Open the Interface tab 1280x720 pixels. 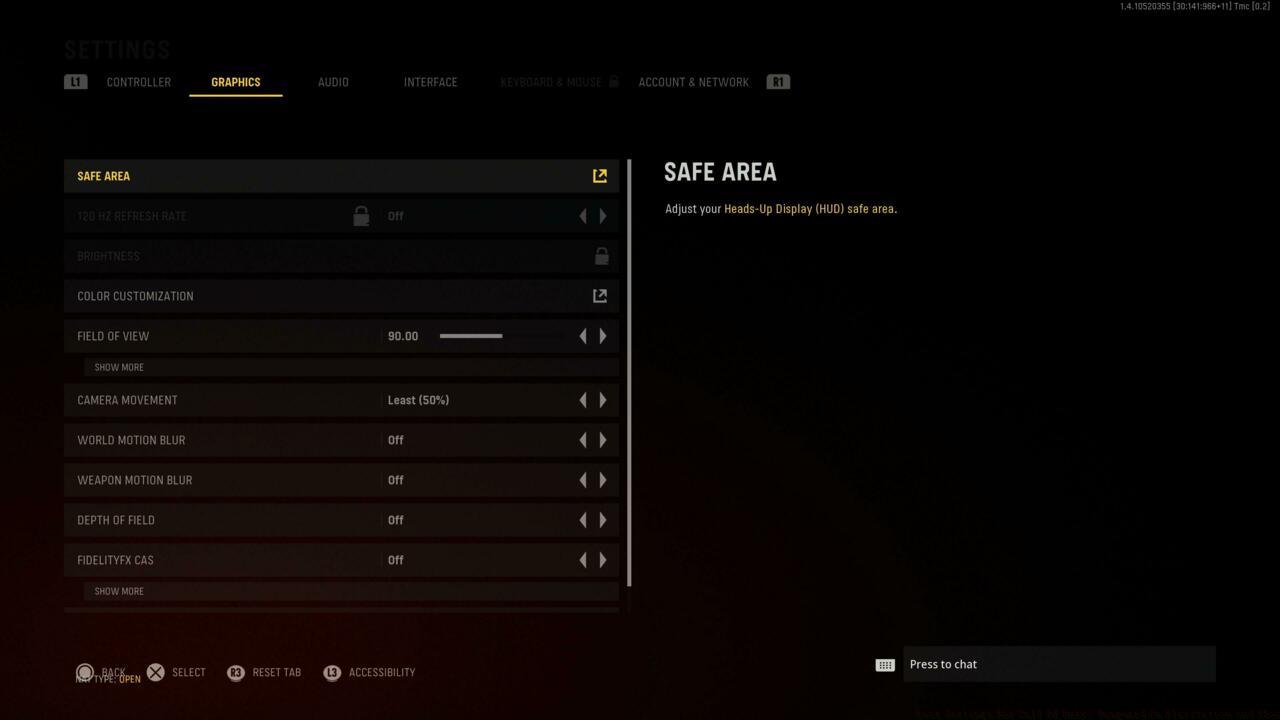(x=430, y=82)
